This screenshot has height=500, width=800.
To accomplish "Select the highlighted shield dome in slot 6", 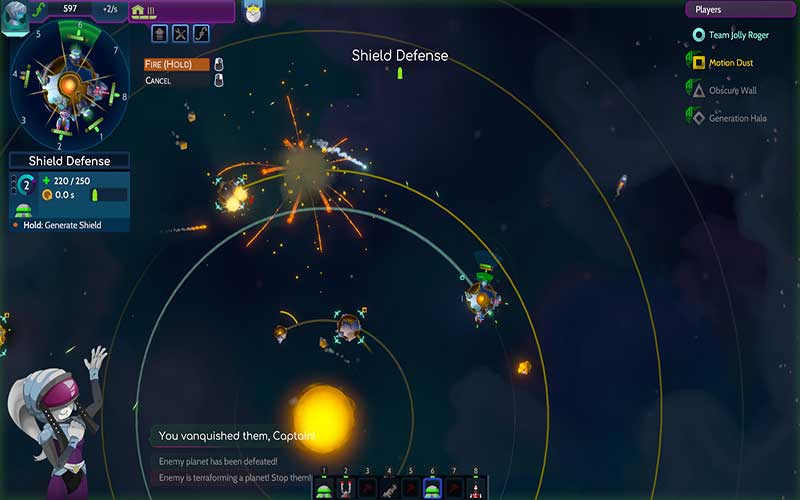I will point(432,488).
